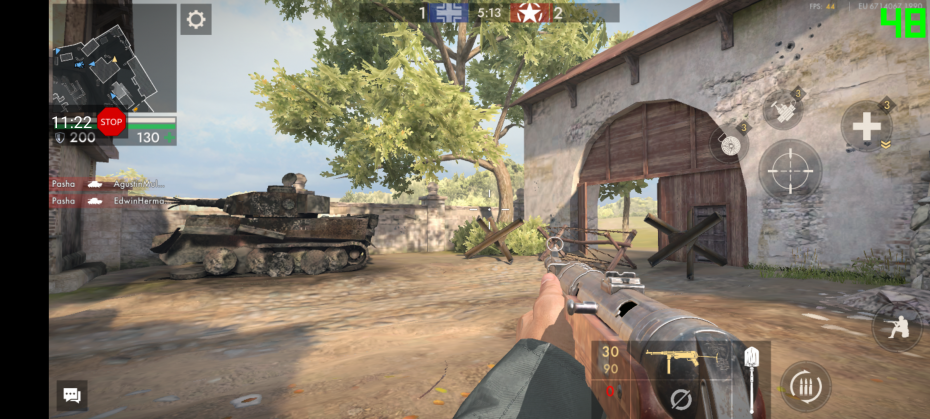Select the empty weapon slot icon
Image resolution: width=930 pixels, height=419 pixels.
coord(680,400)
